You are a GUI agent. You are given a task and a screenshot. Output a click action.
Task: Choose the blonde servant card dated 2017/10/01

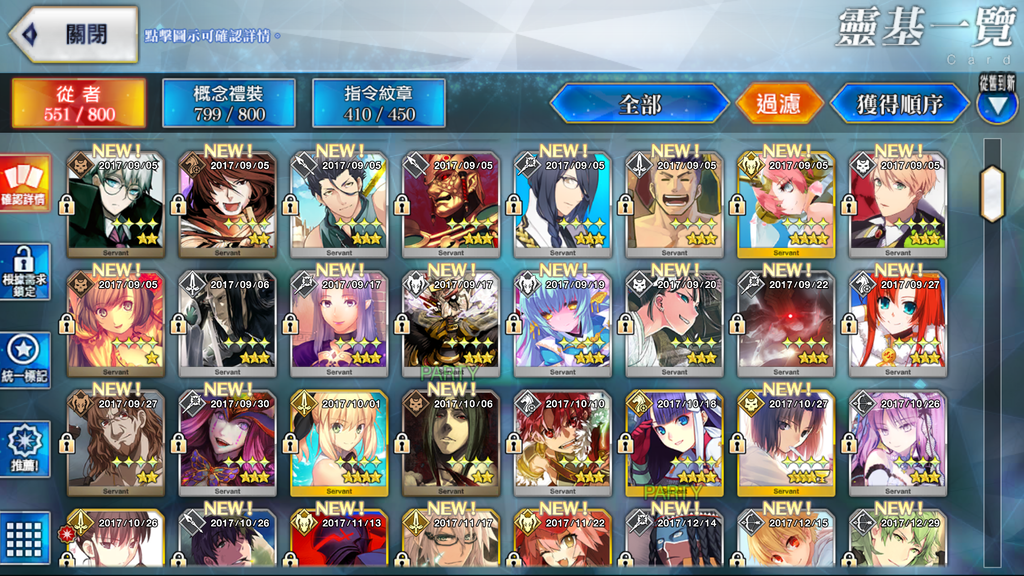(x=339, y=440)
